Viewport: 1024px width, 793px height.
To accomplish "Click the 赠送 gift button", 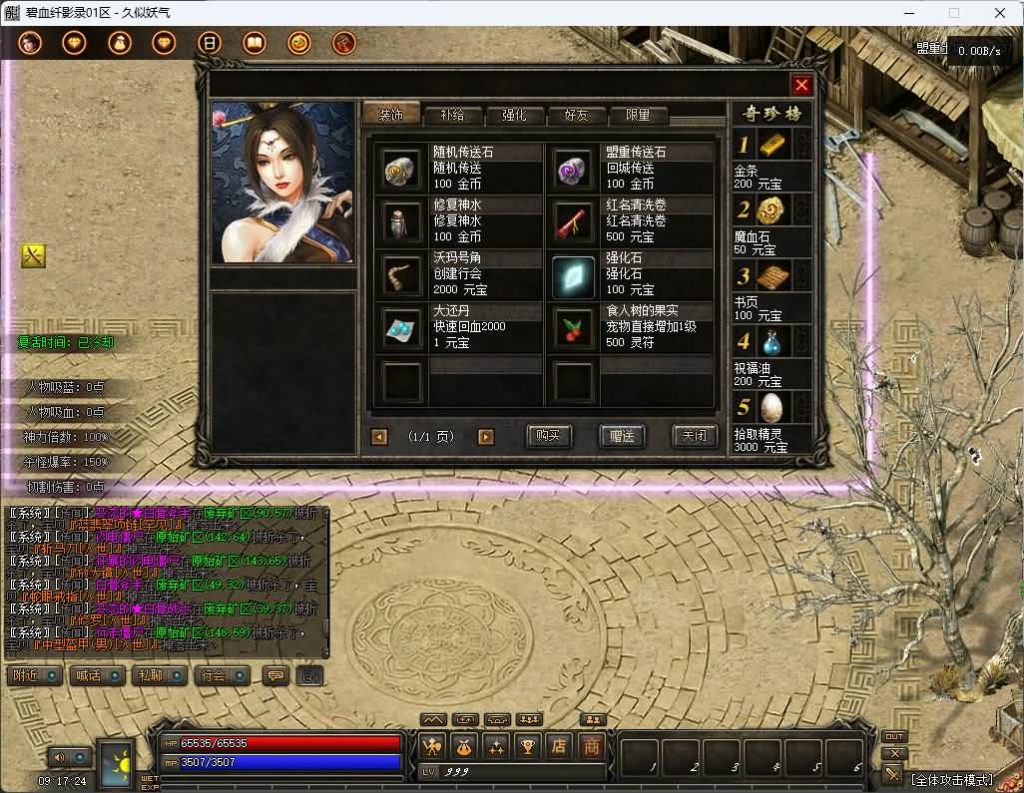I will 622,436.
